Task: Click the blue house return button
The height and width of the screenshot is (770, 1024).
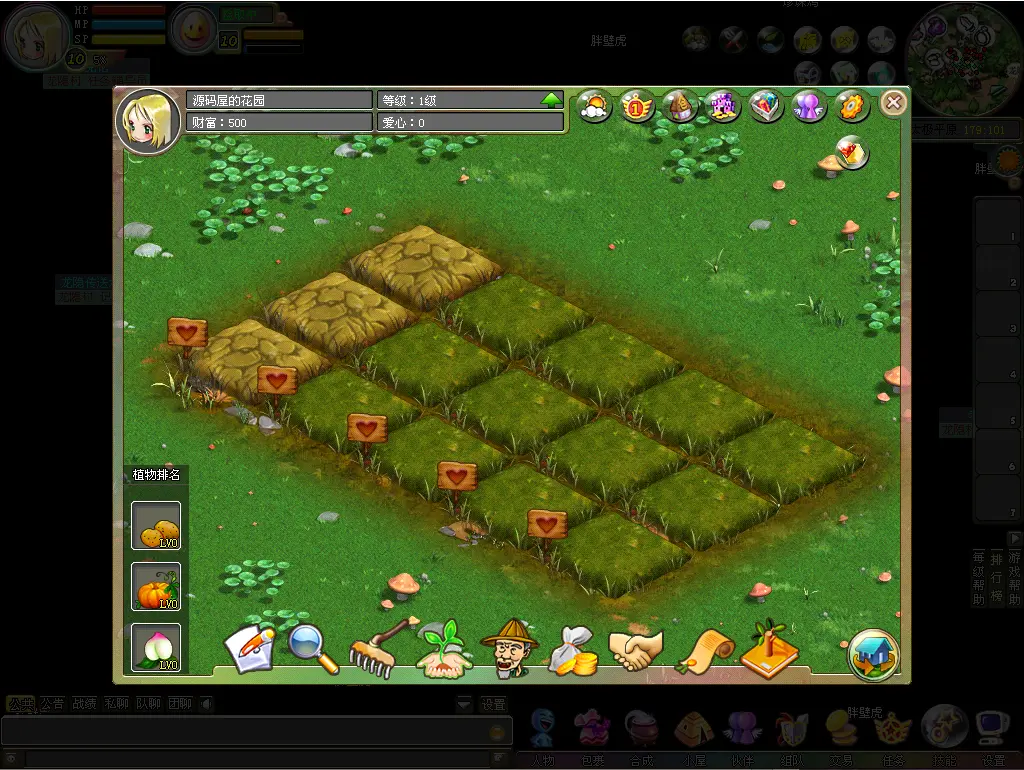Action: [x=873, y=654]
